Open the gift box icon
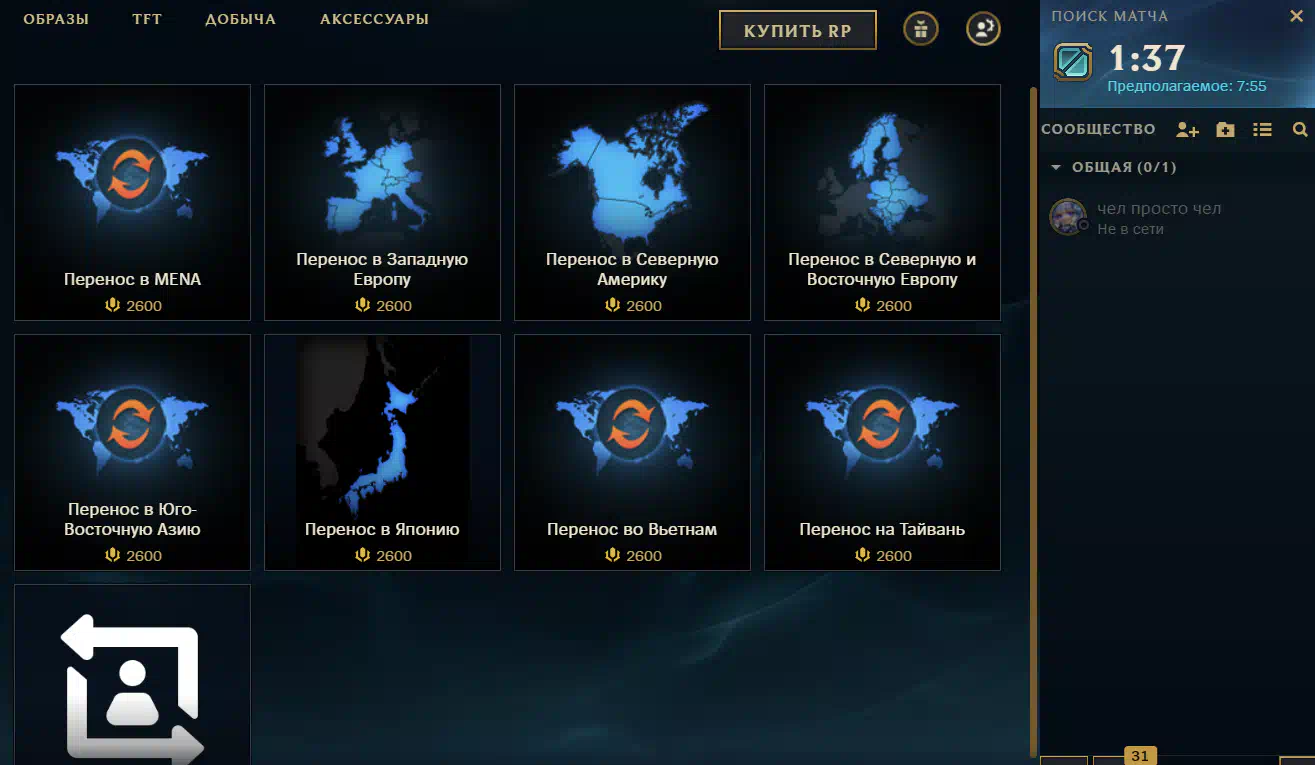 921,29
